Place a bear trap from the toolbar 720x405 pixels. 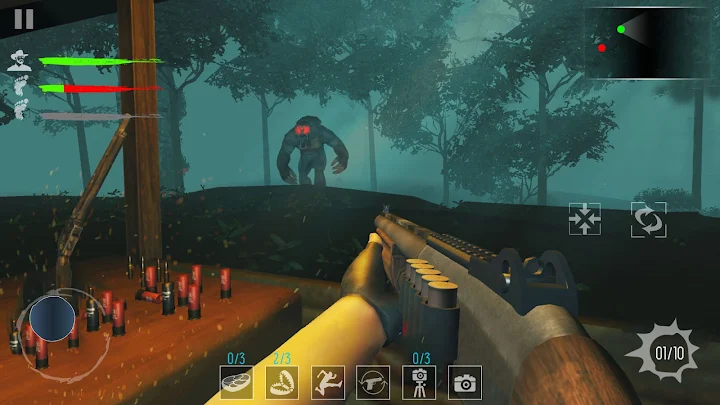(x=282, y=381)
